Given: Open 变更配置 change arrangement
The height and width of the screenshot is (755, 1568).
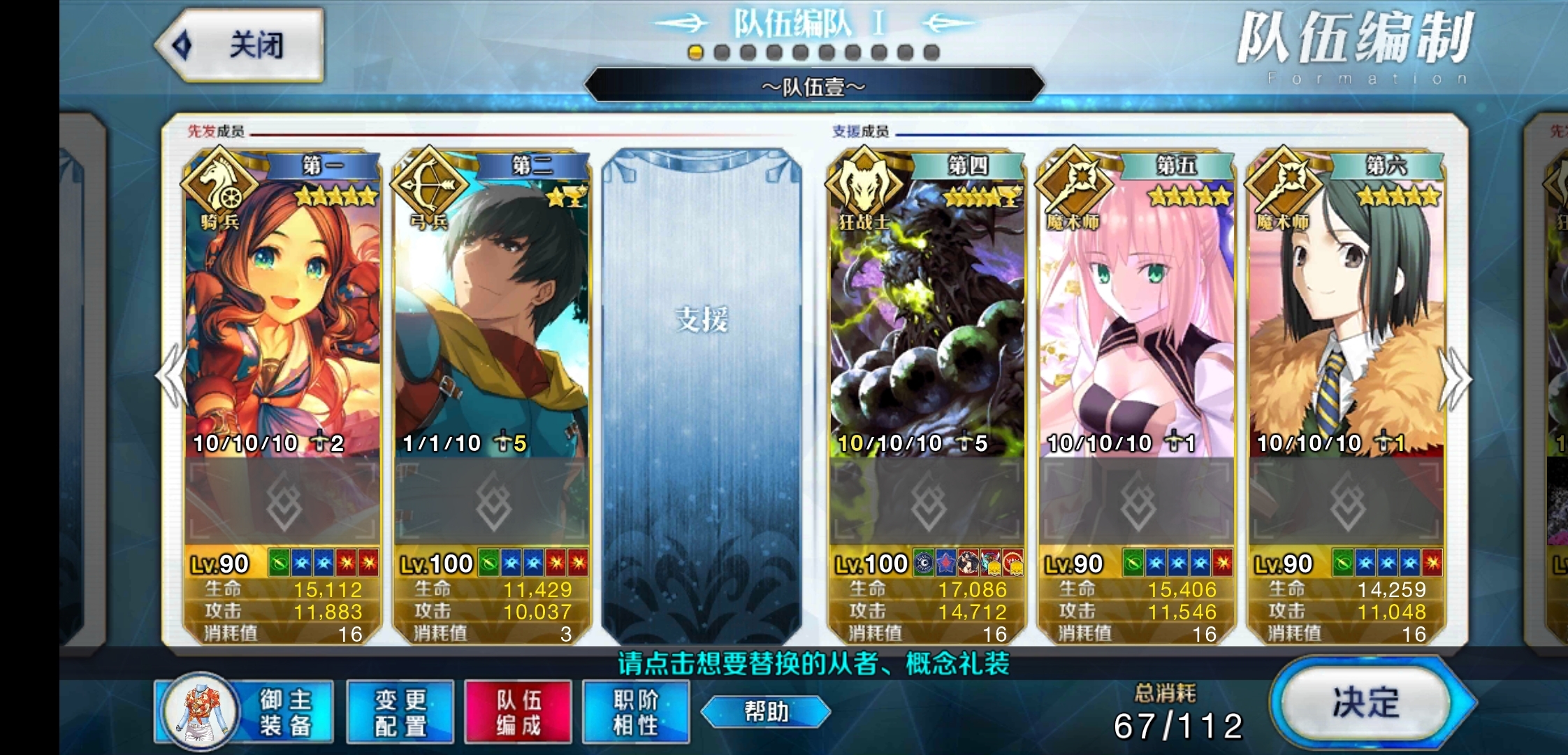Looking at the screenshot, I should [x=400, y=712].
